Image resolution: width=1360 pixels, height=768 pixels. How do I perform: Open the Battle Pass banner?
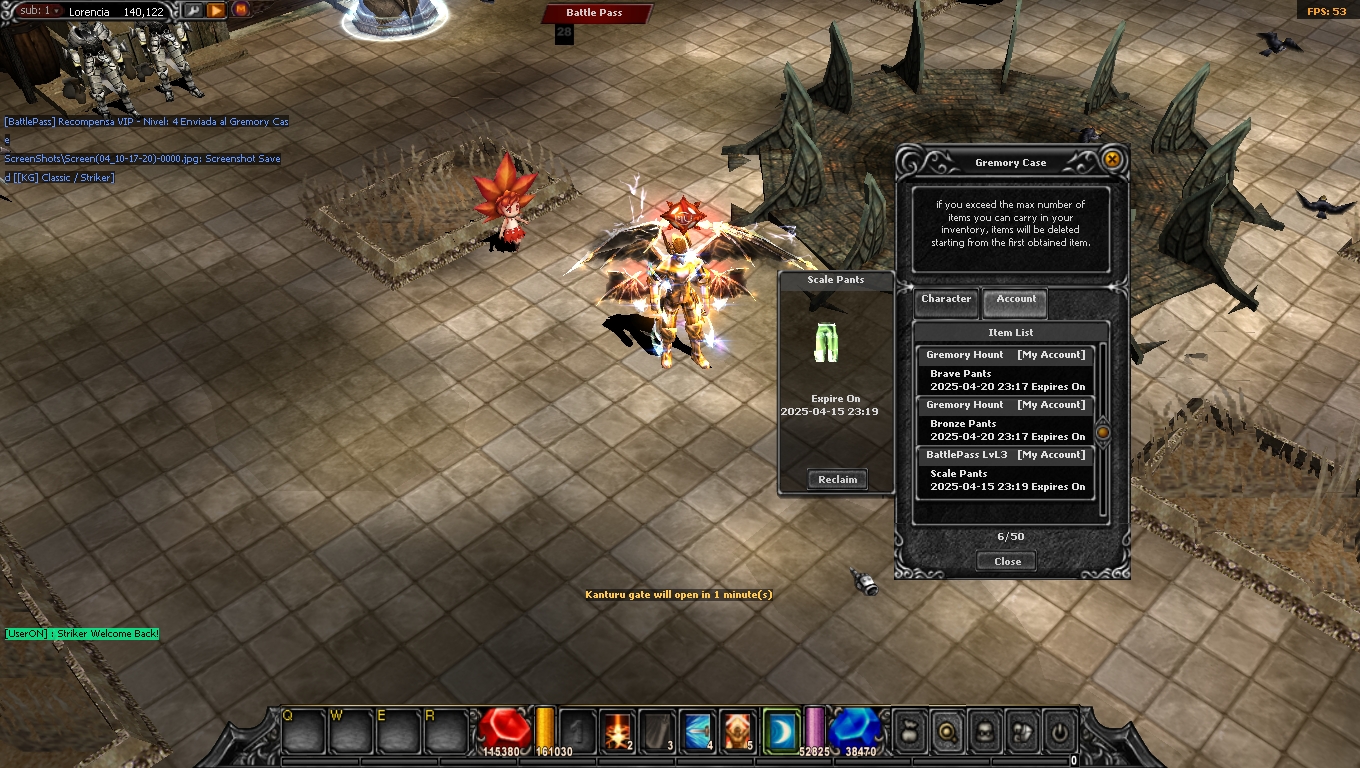(x=596, y=13)
